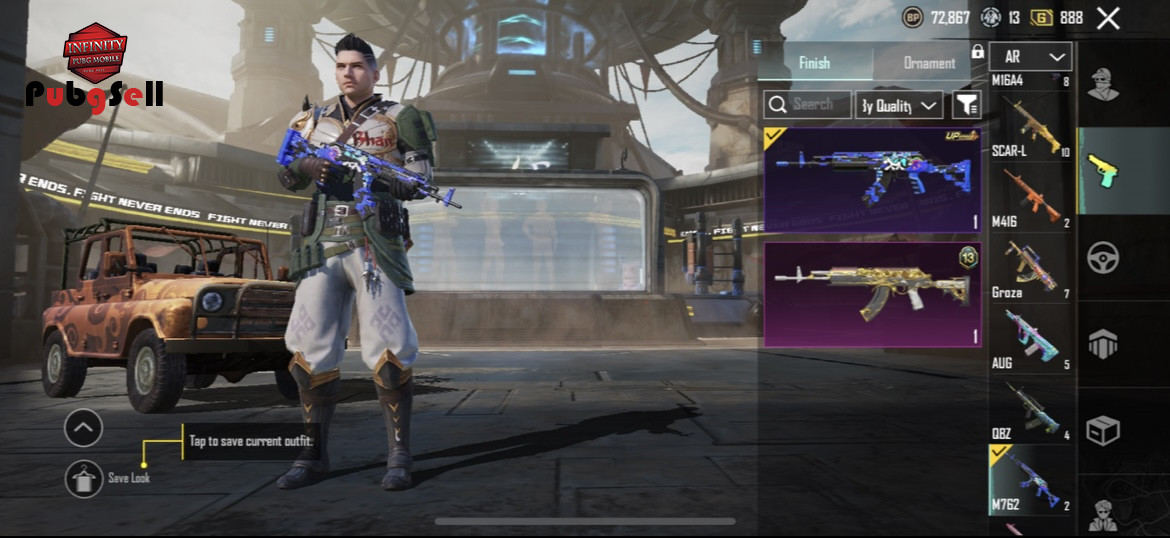The image size is (1170, 538).
Task: Expand the AR weapon type dropdown
Action: click(1031, 57)
